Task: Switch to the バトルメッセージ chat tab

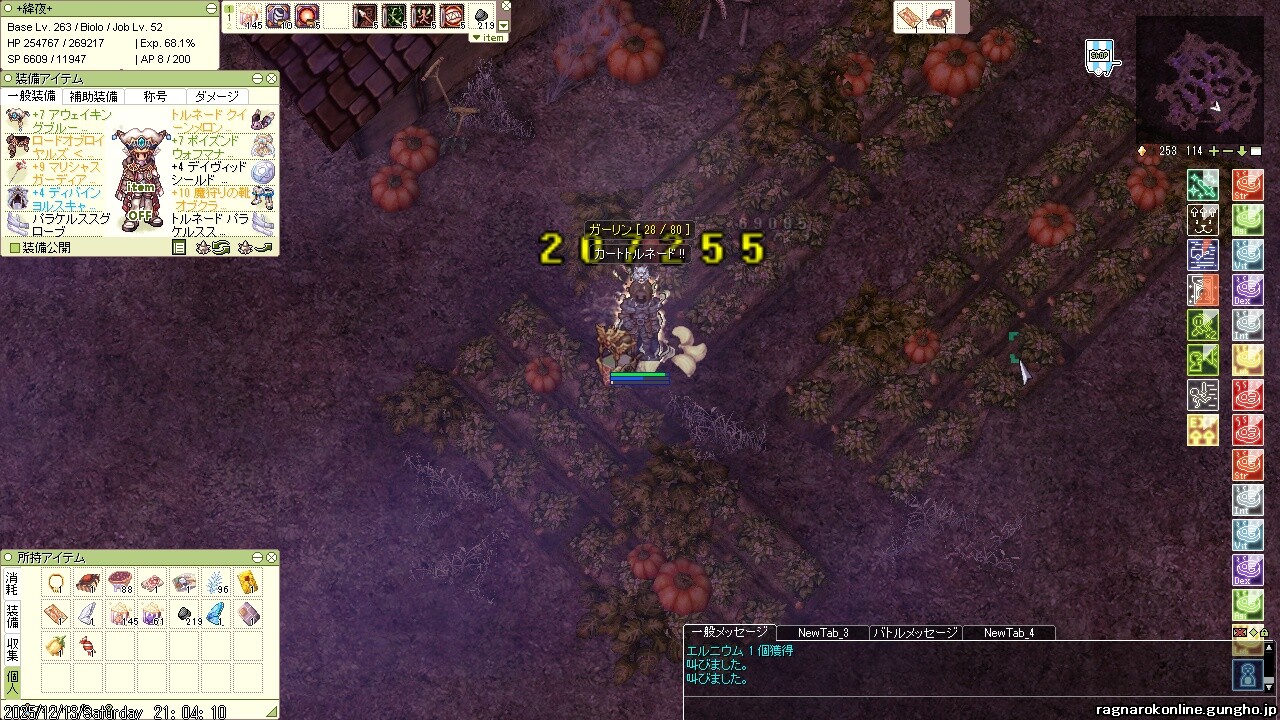Action: (915, 632)
